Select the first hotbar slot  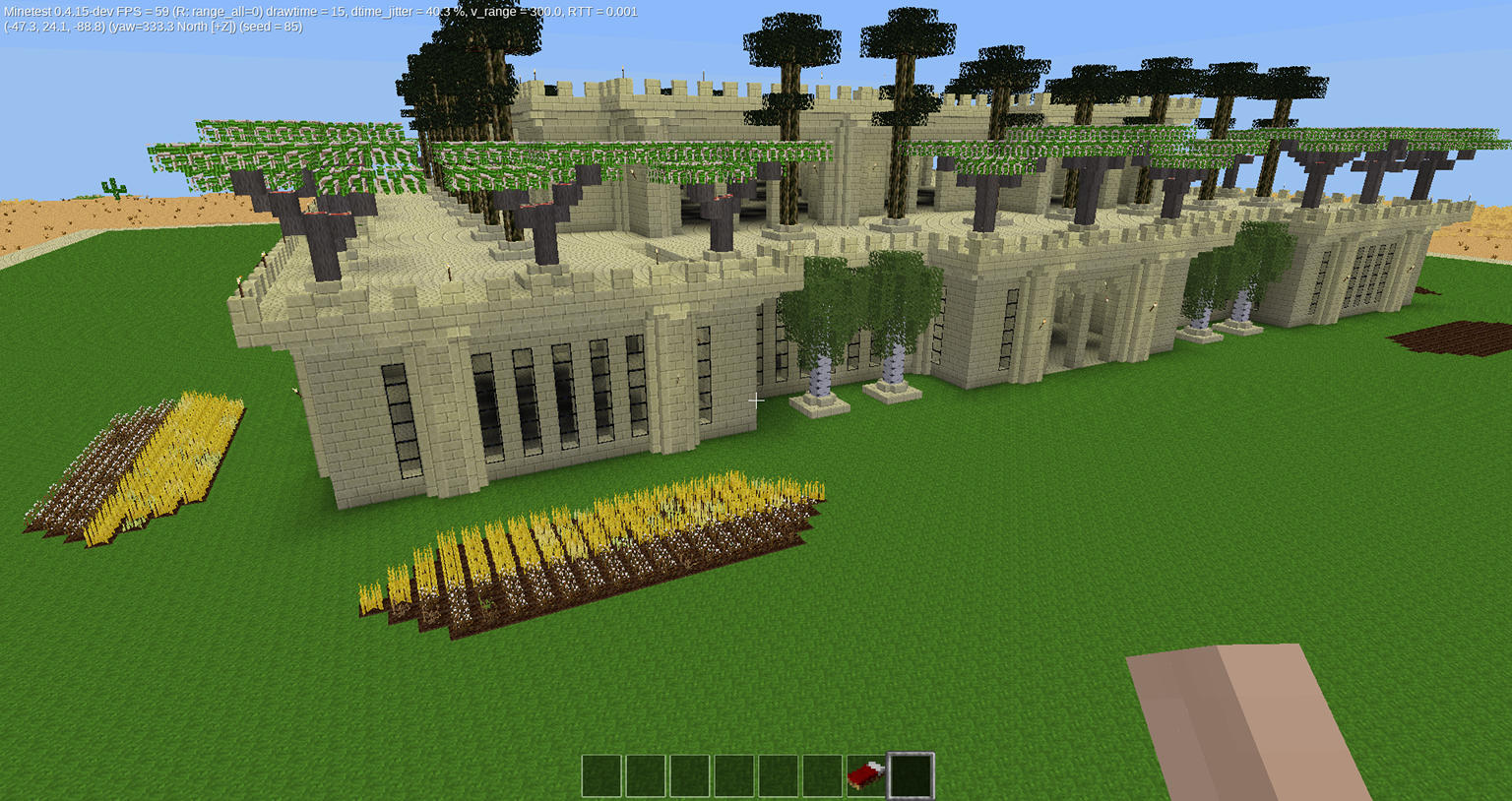[600, 773]
